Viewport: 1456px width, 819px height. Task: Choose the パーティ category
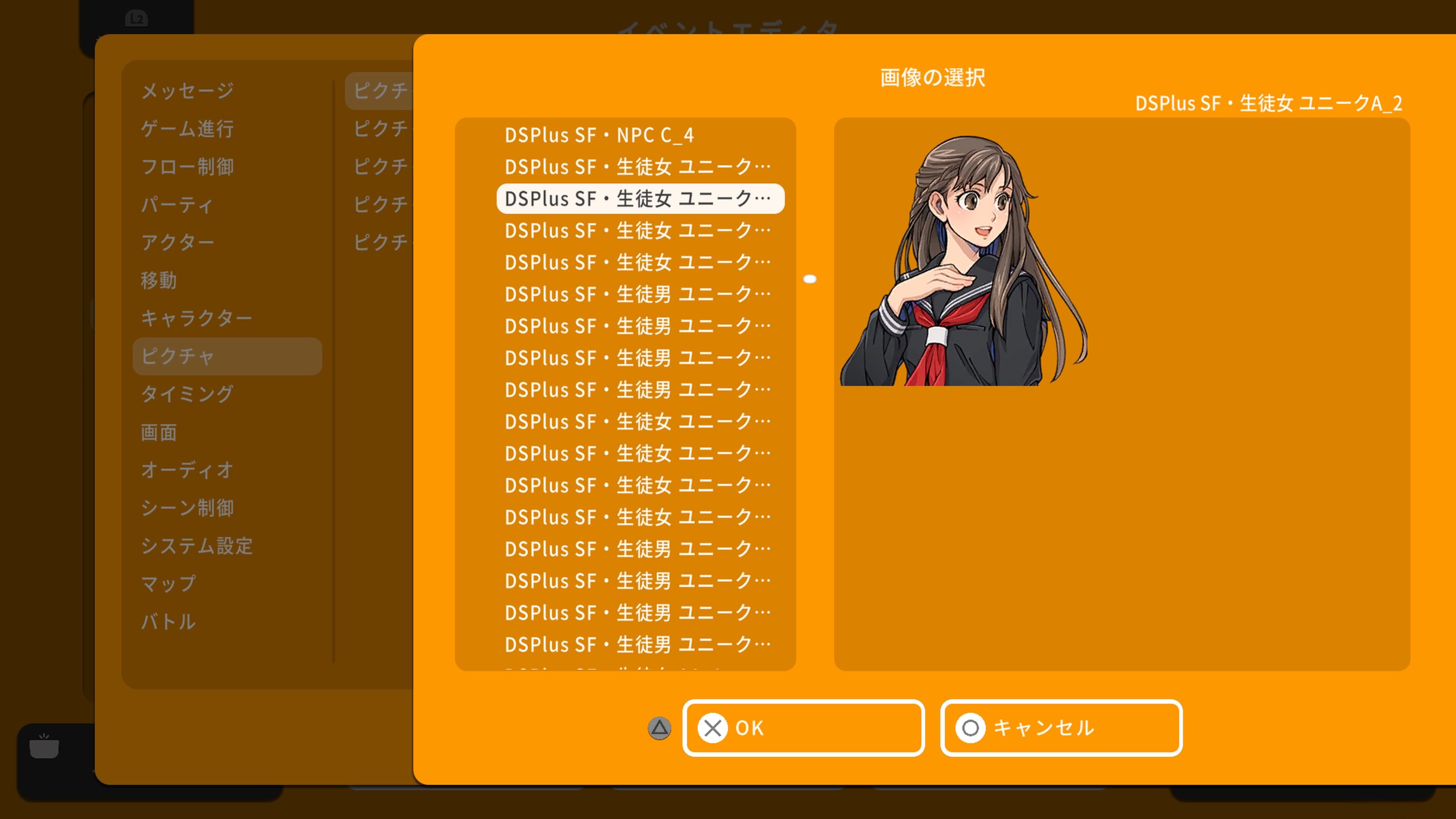click(176, 205)
